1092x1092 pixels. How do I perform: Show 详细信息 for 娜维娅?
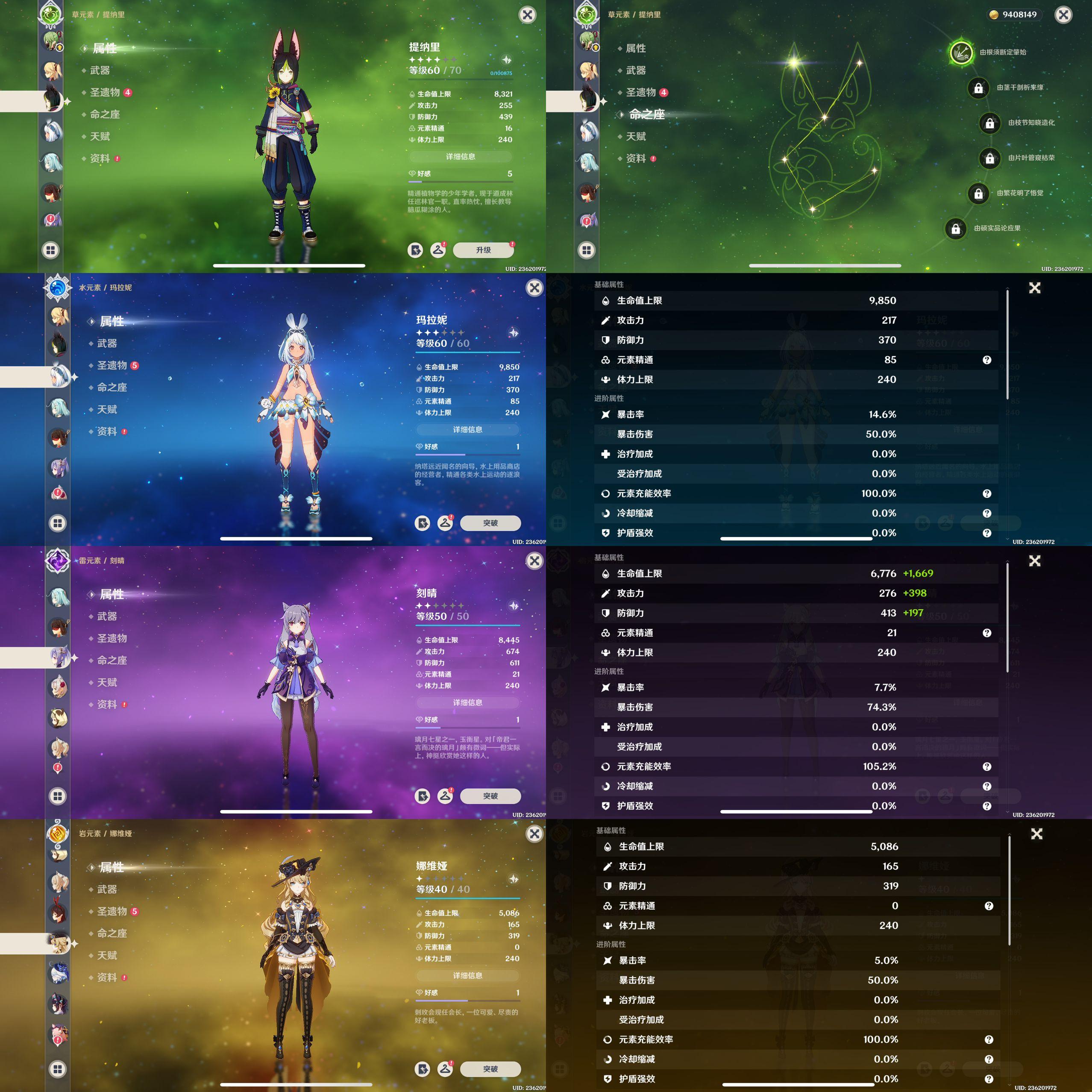click(x=467, y=975)
